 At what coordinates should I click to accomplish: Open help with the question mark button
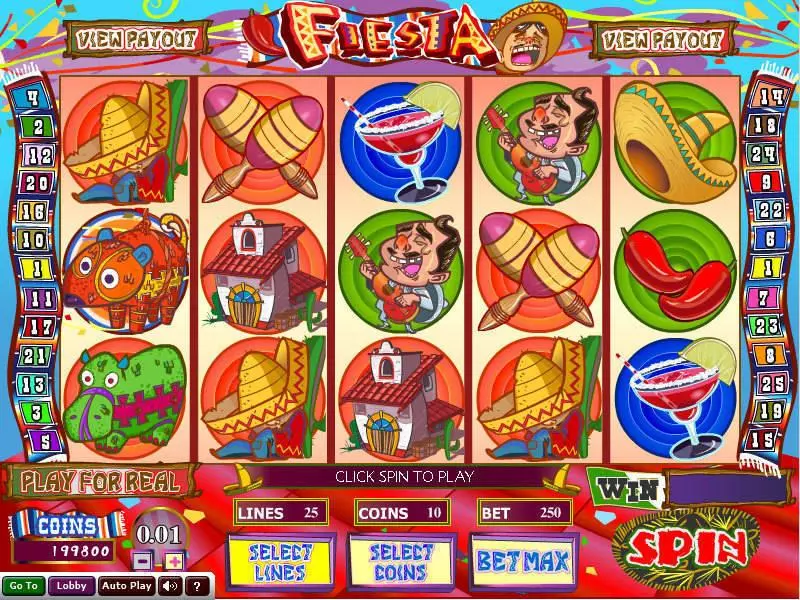197,586
